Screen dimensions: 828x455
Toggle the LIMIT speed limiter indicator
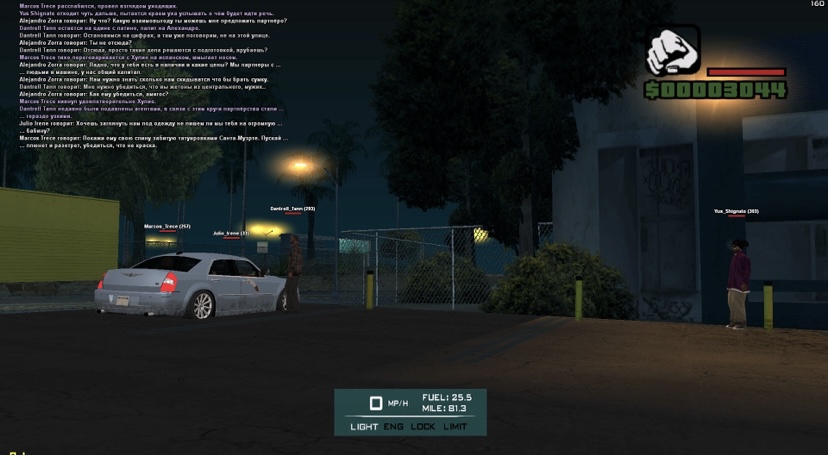(x=455, y=427)
